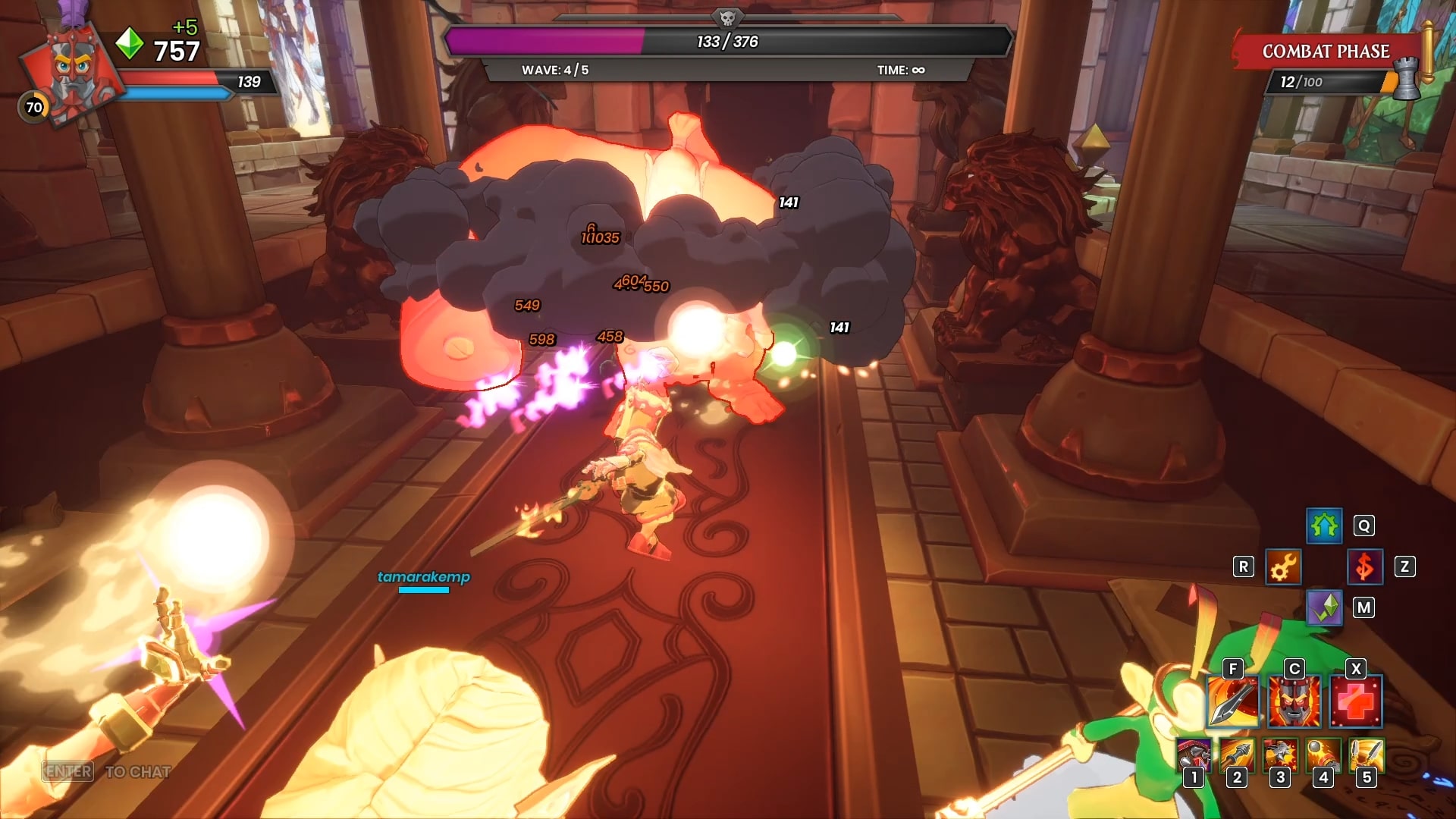
Task: Choose the spiked mace tower slot
Action: 1281,755
